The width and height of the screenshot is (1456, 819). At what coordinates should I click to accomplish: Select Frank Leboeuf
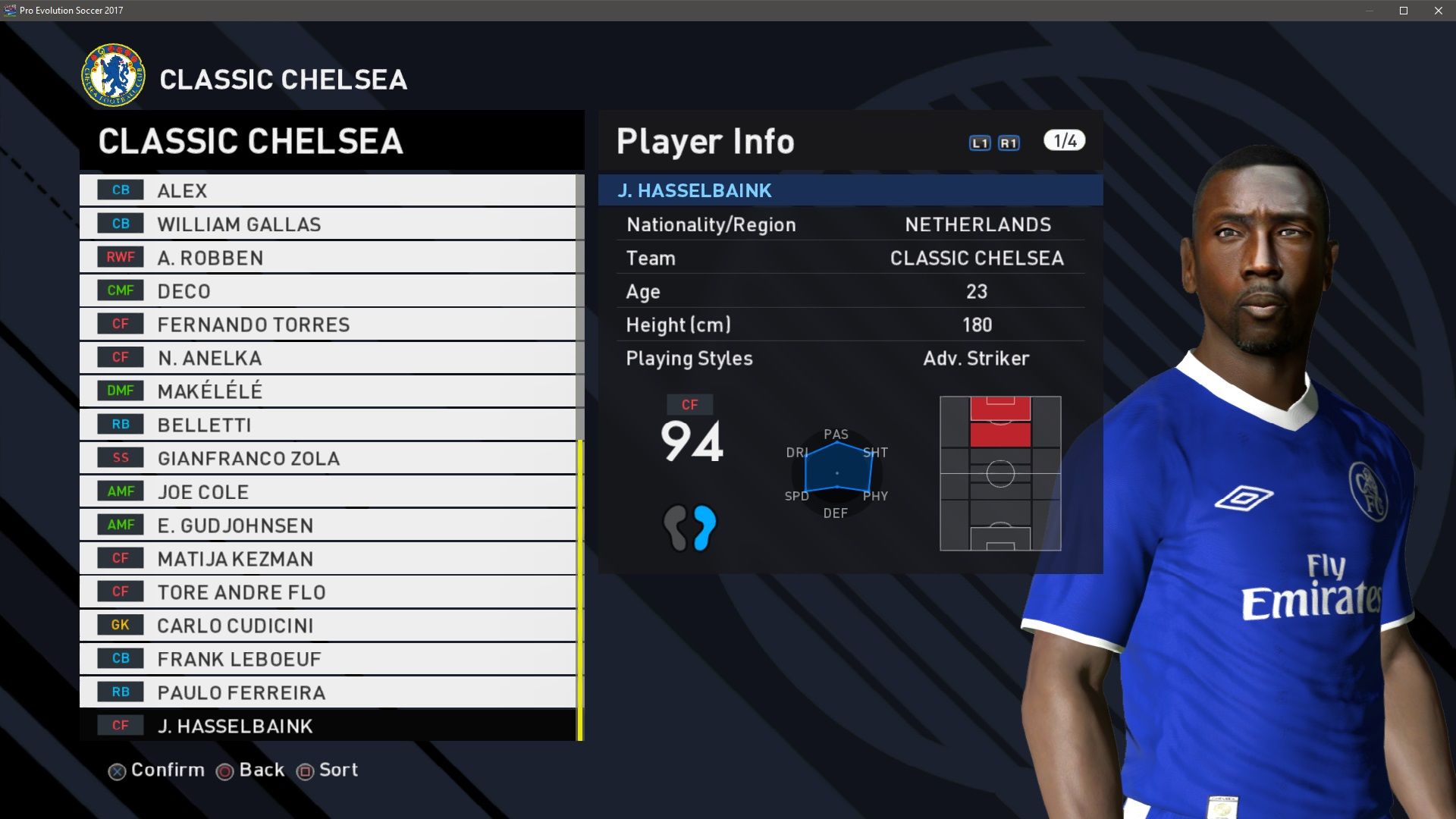(328, 658)
